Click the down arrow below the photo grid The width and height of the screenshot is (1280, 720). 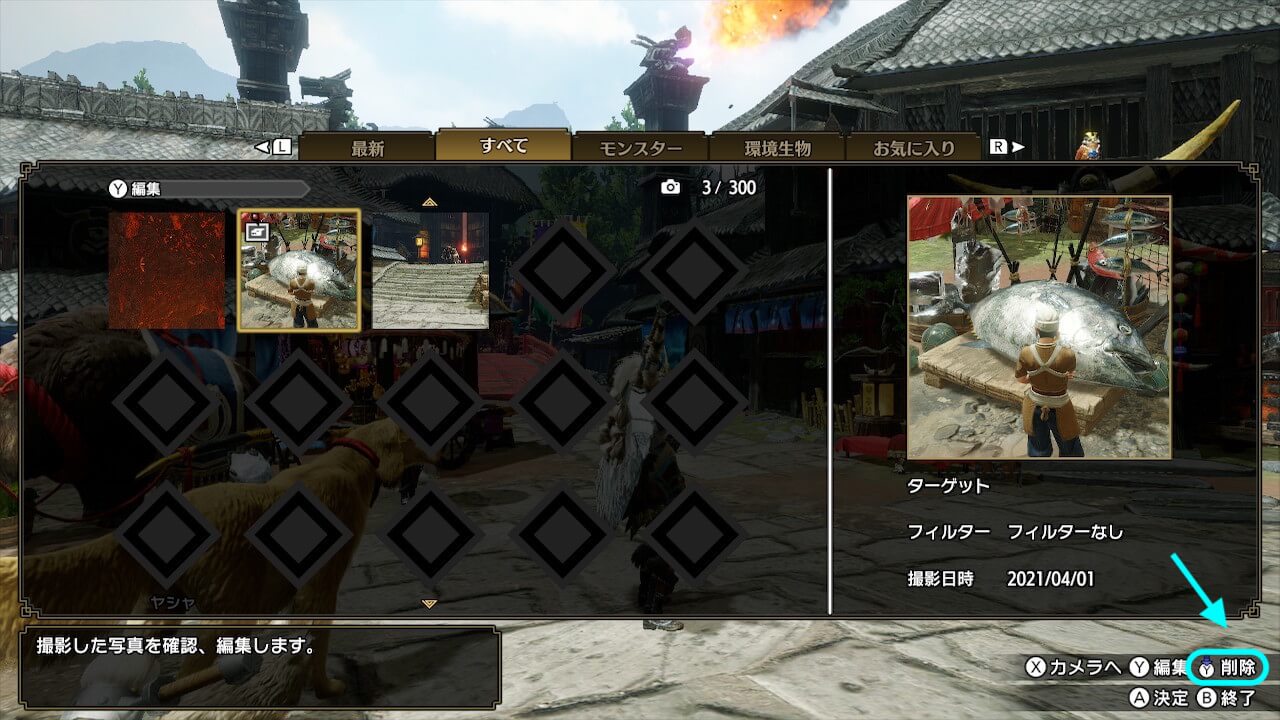click(429, 604)
